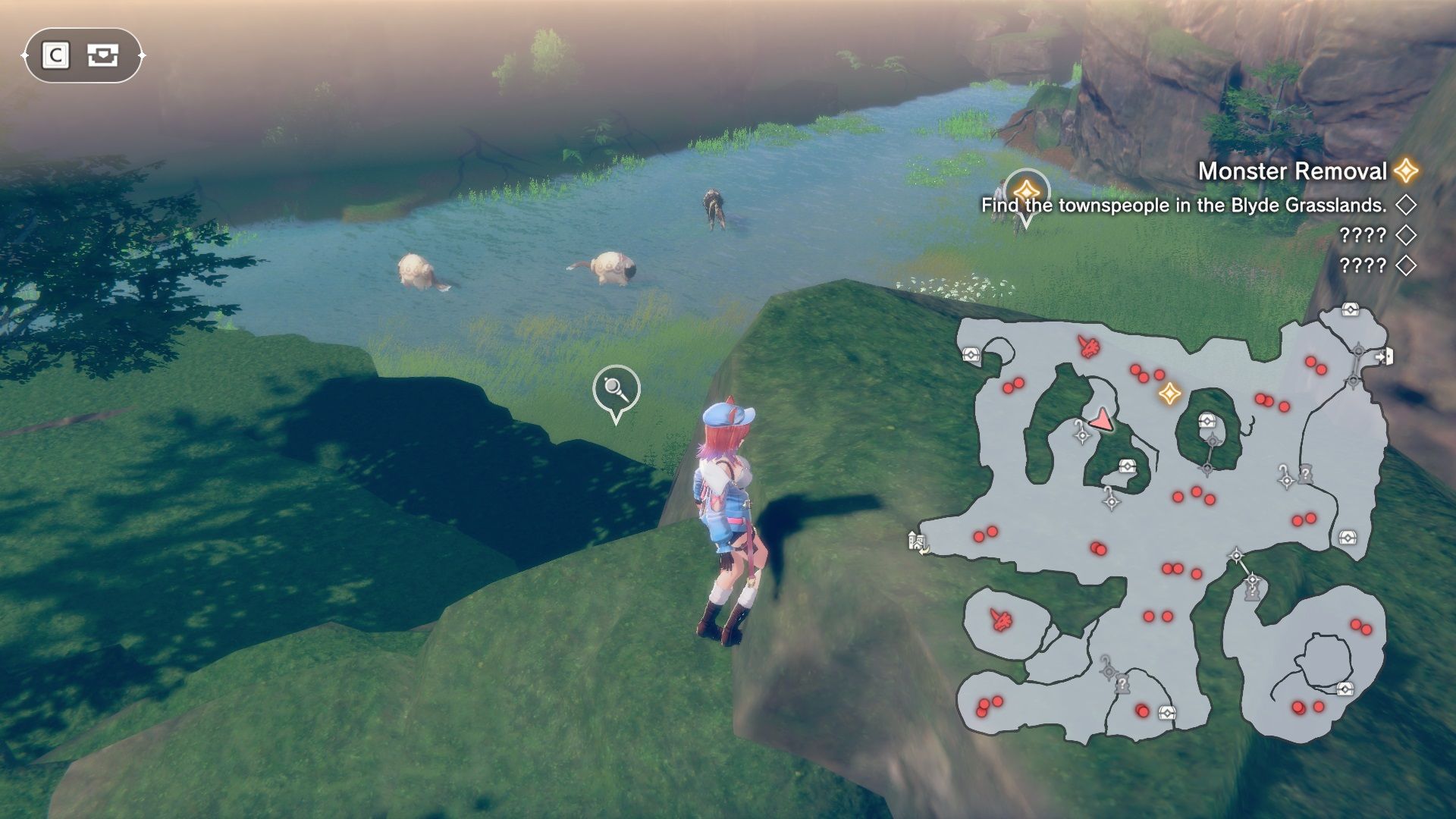Select the red monster head beside the player arrow
This screenshot has height=819, width=1456.
1089,347
